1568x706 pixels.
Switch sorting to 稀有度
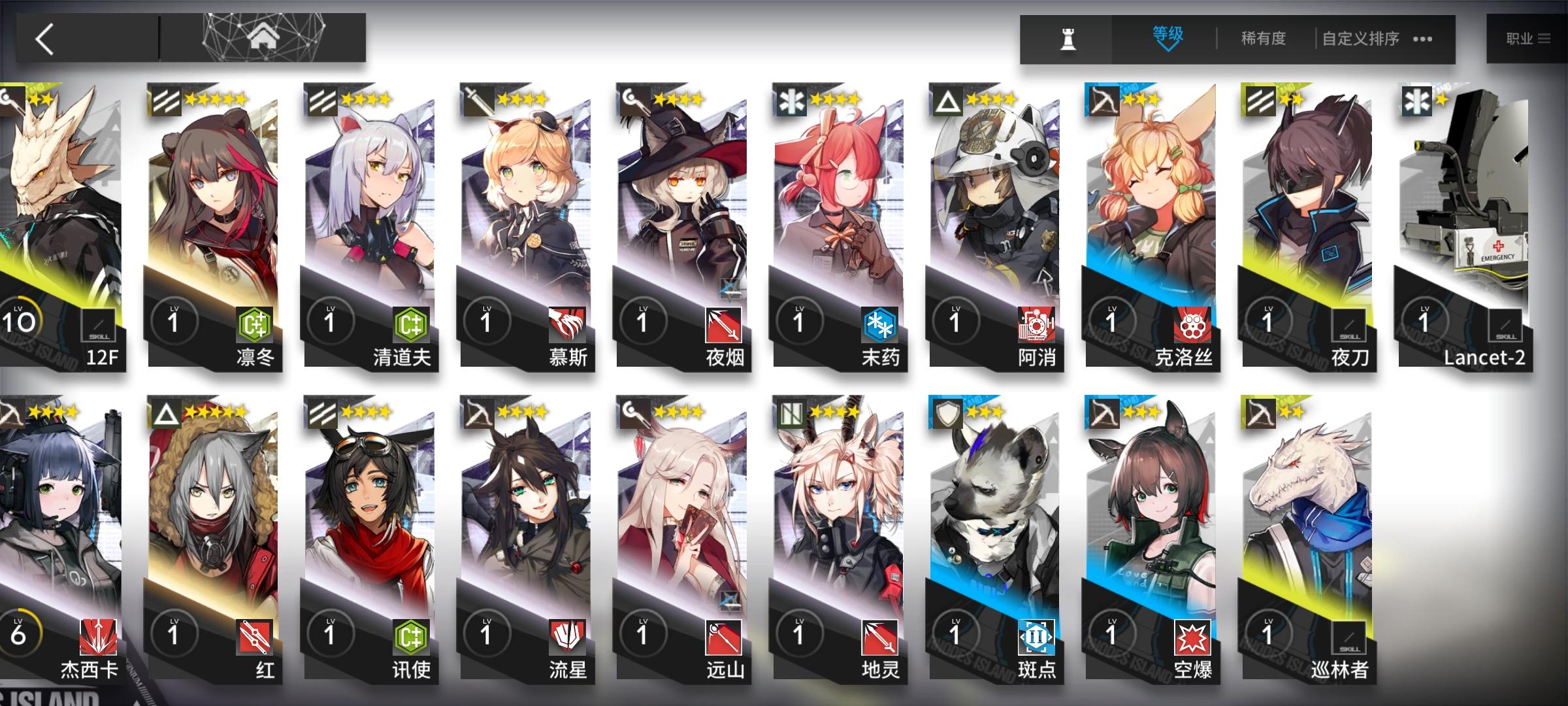coord(1262,39)
